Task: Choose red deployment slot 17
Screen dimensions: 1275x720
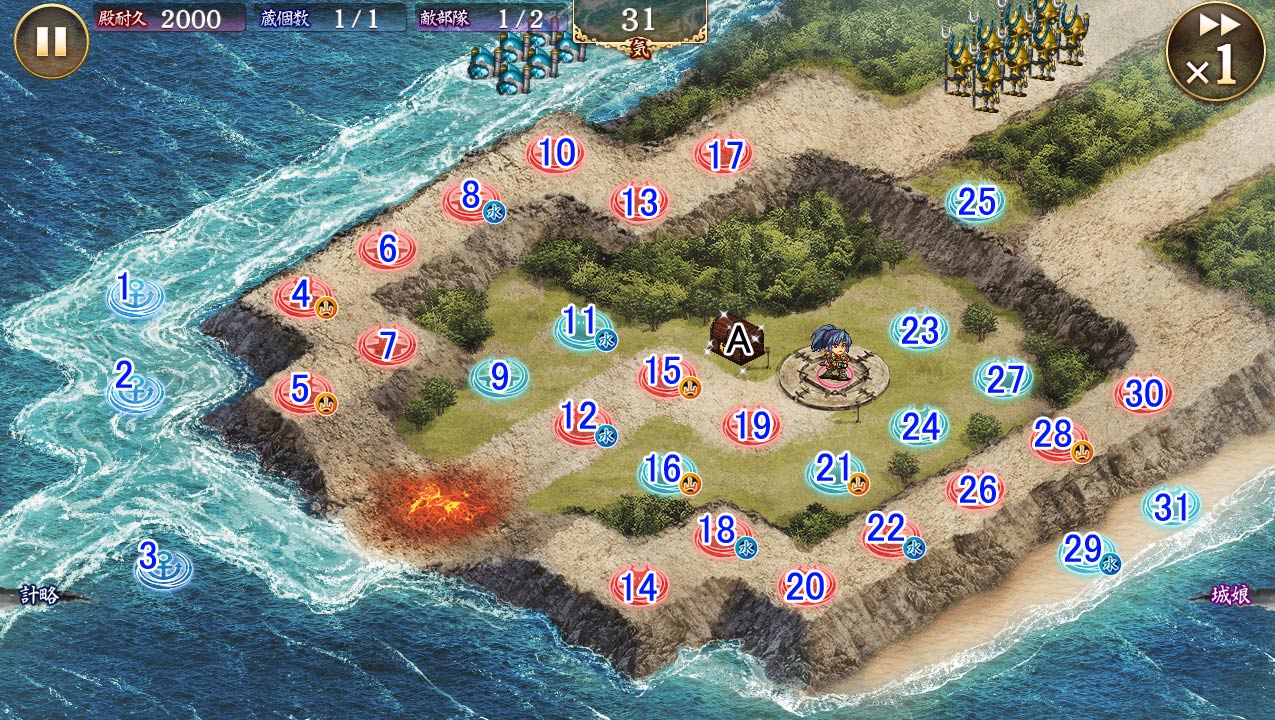Action: coord(723,156)
